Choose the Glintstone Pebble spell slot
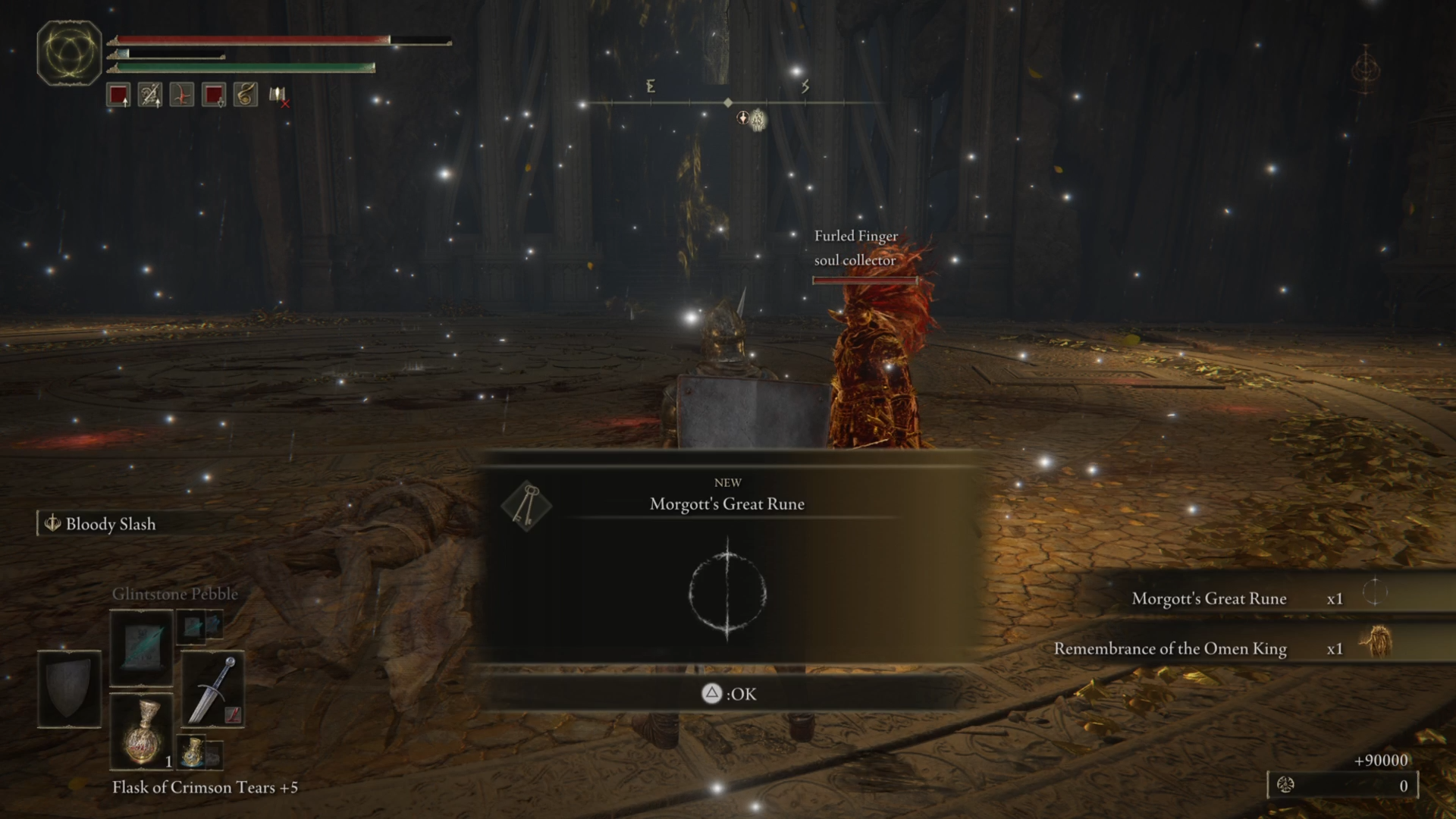The width and height of the screenshot is (1456, 819). (x=142, y=647)
